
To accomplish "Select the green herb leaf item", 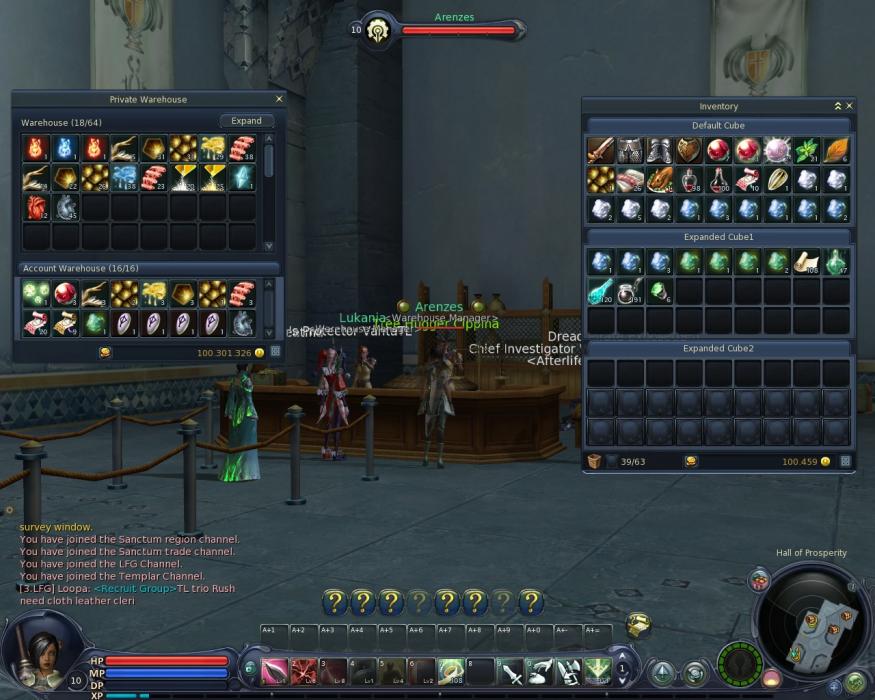I will (807, 150).
